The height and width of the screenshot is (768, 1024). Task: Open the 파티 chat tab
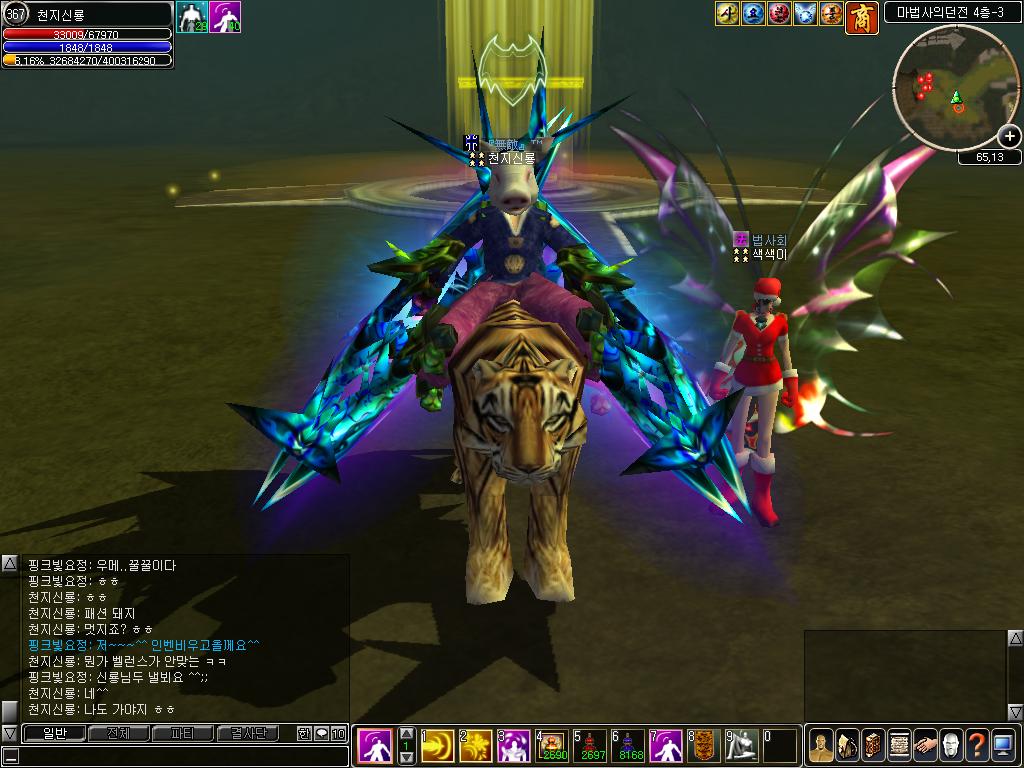[x=183, y=733]
